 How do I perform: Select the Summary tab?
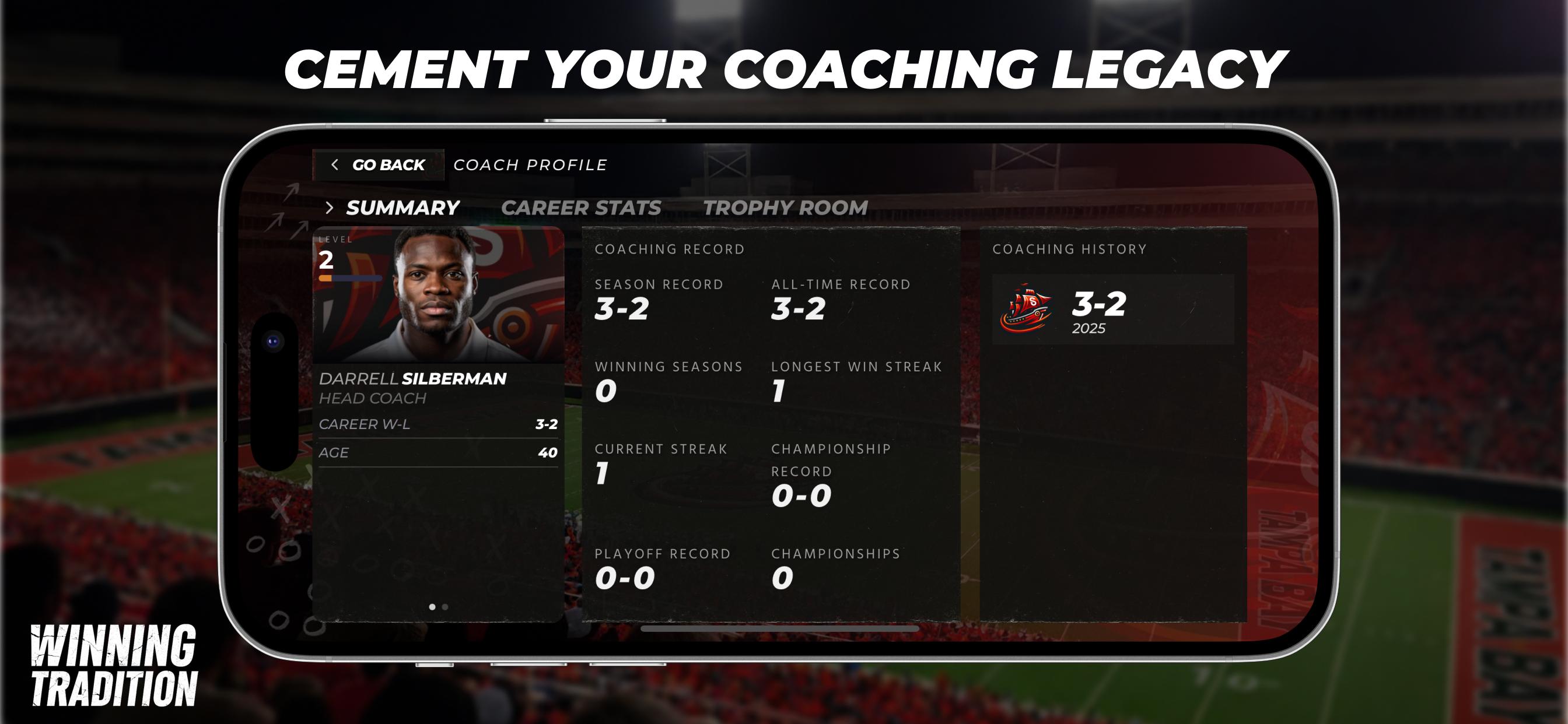click(402, 208)
